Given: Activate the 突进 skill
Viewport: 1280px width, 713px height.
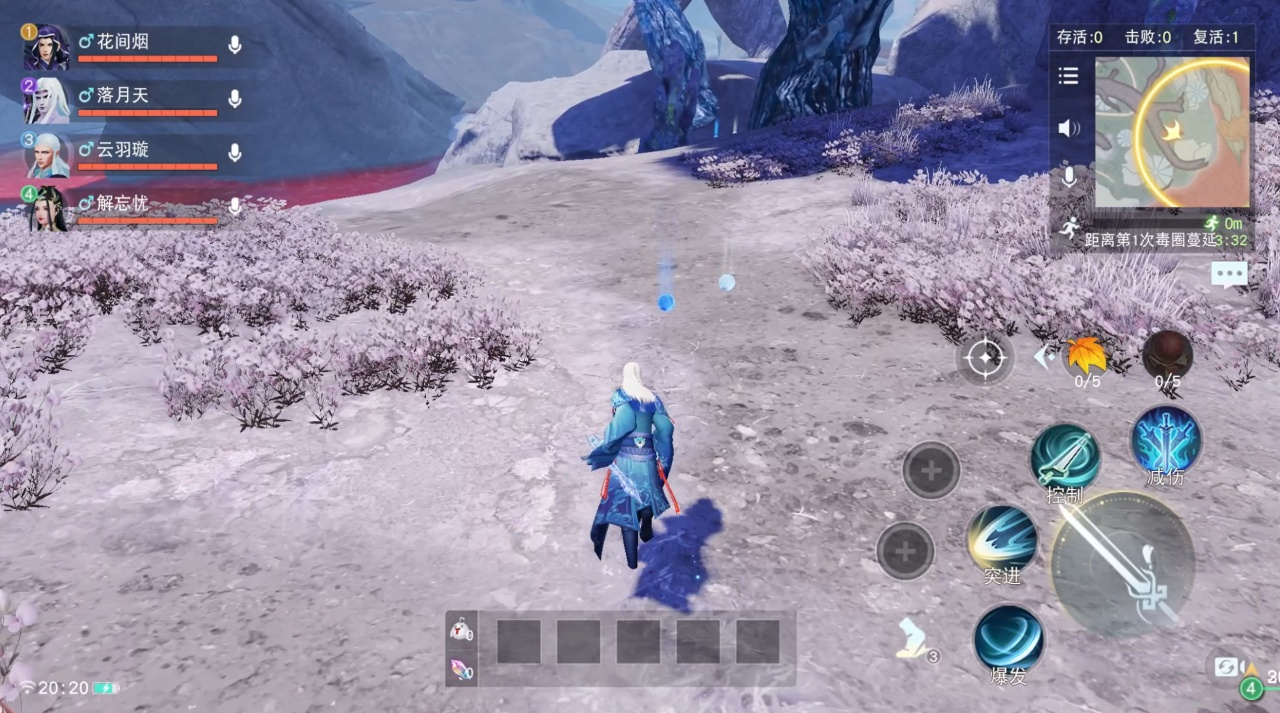Looking at the screenshot, I should click(x=1002, y=540).
